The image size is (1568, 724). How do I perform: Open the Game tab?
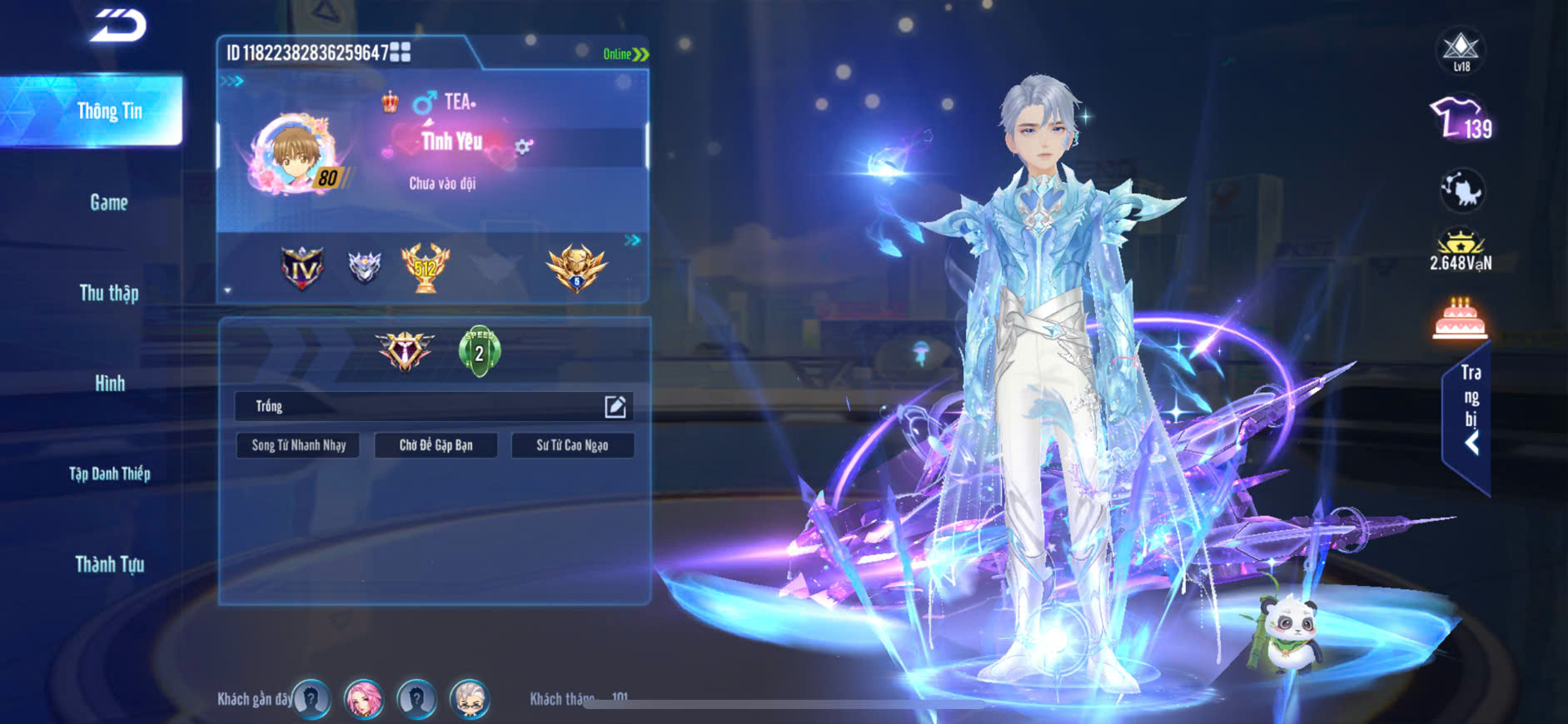coord(109,202)
